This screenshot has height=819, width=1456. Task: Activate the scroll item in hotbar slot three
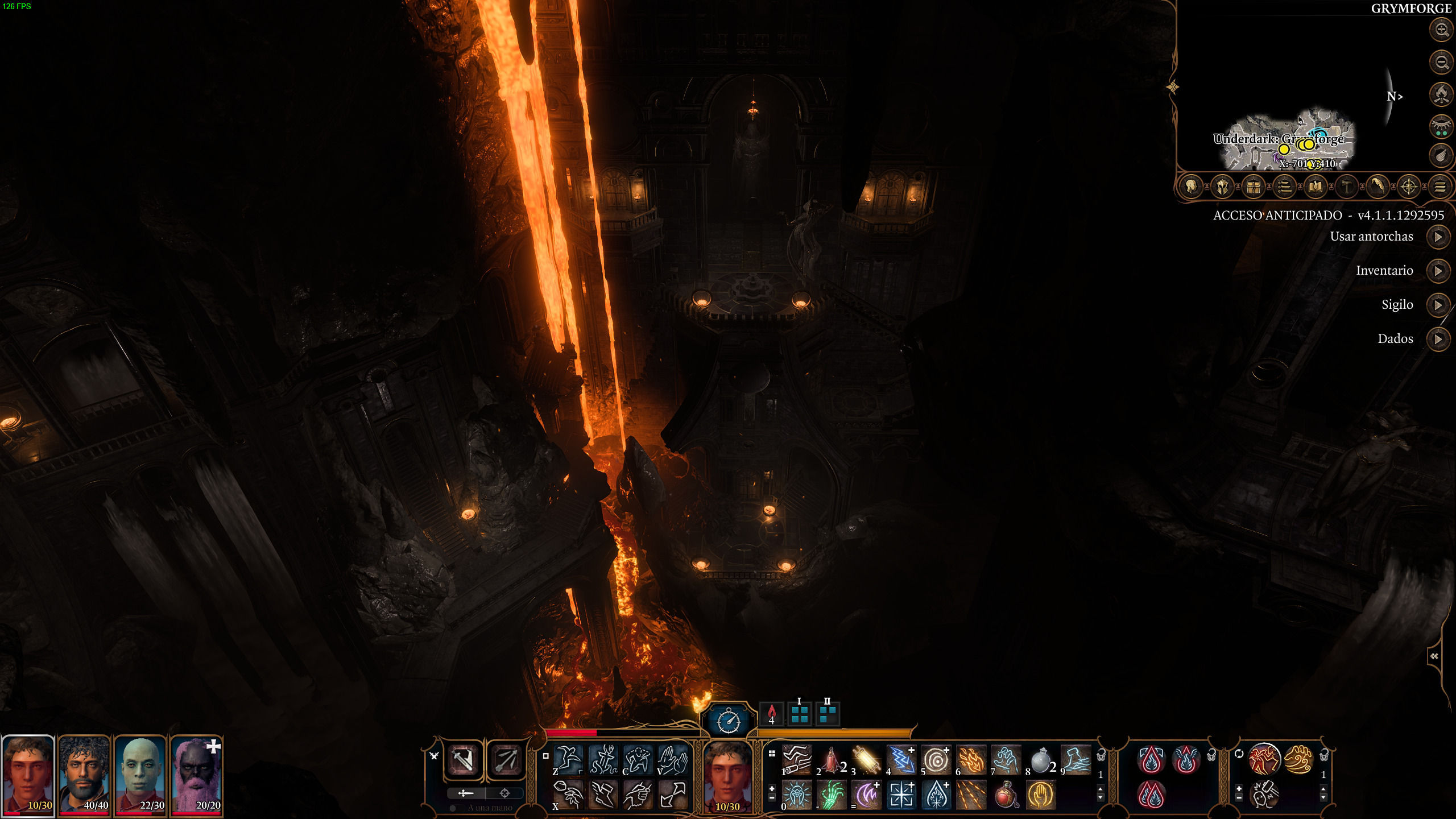[x=866, y=760]
